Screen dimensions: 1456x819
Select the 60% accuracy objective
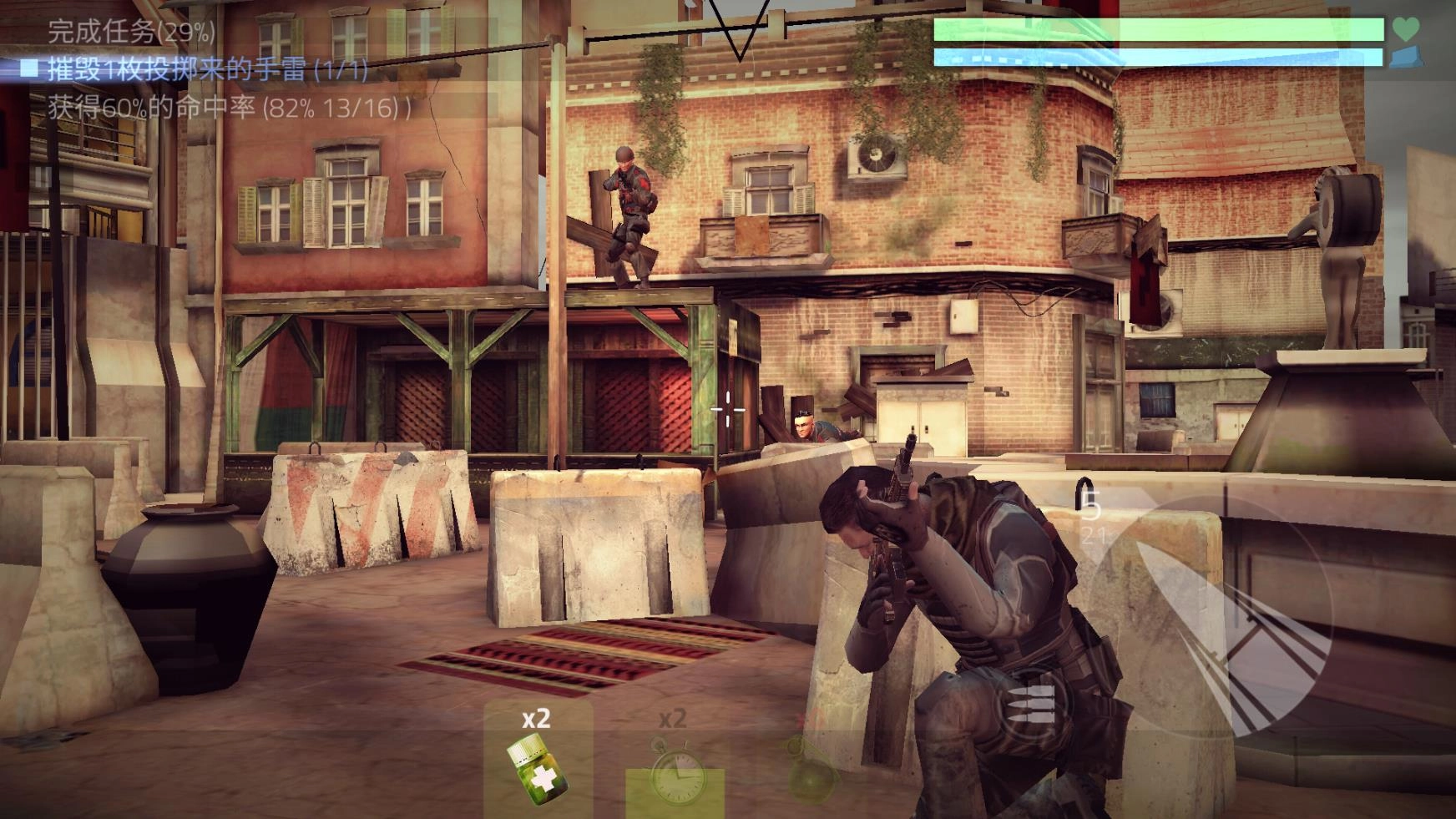click(x=227, y=108)
